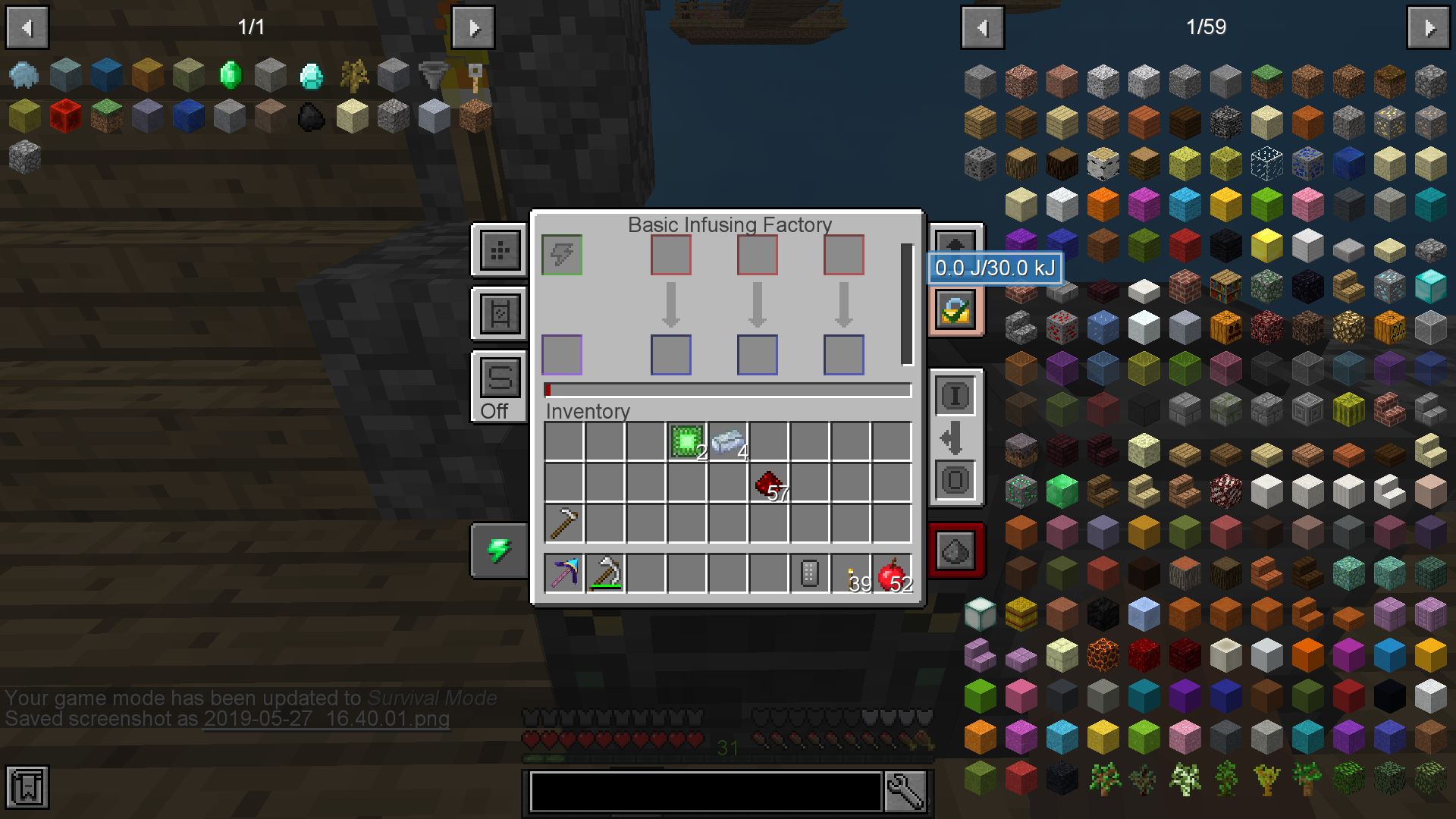The image size is (1456, 819).
Task: Click the security lock checkmark button
Action: coord(955,311)
